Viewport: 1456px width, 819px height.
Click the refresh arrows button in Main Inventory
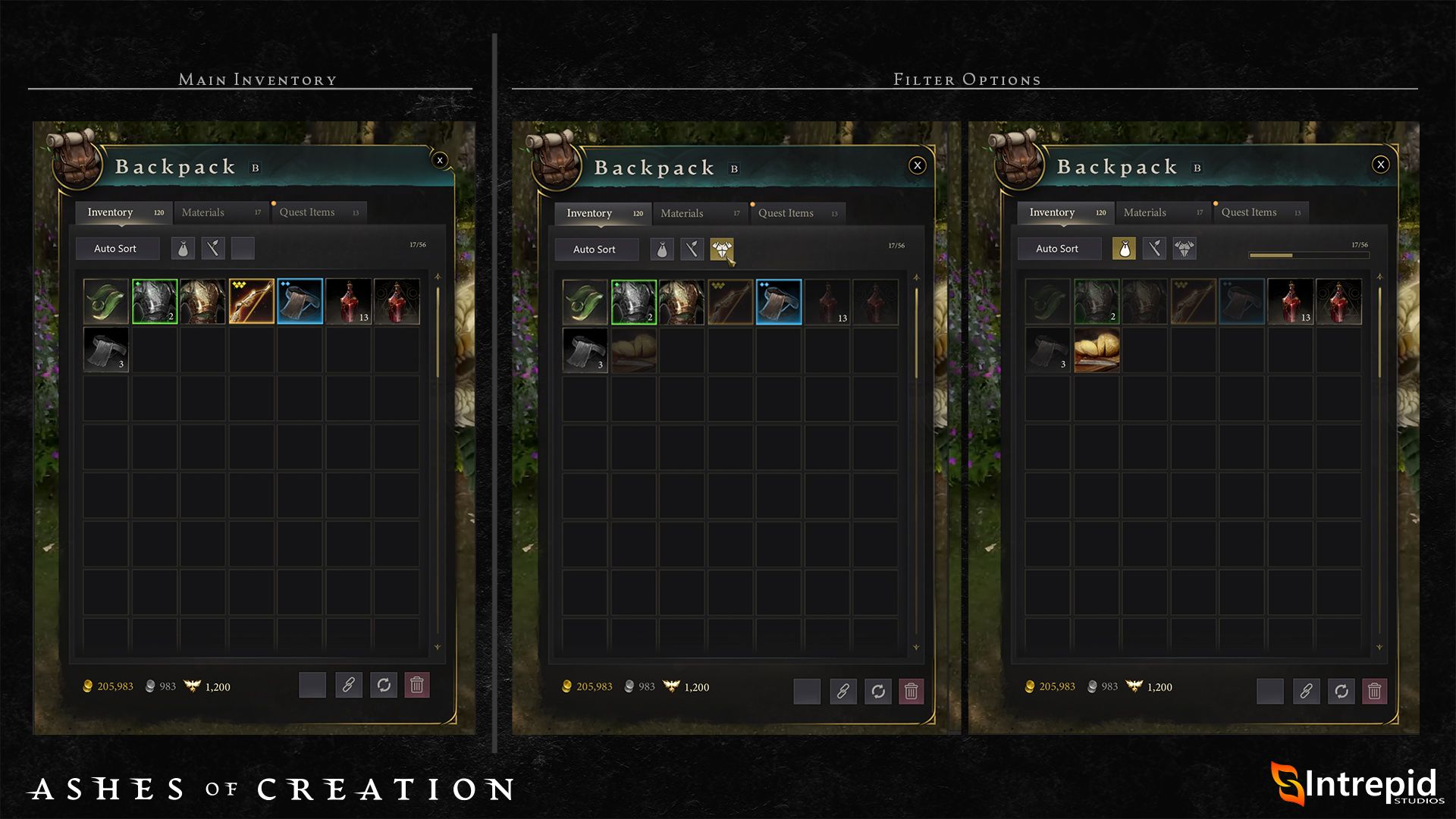coord(384,686)
